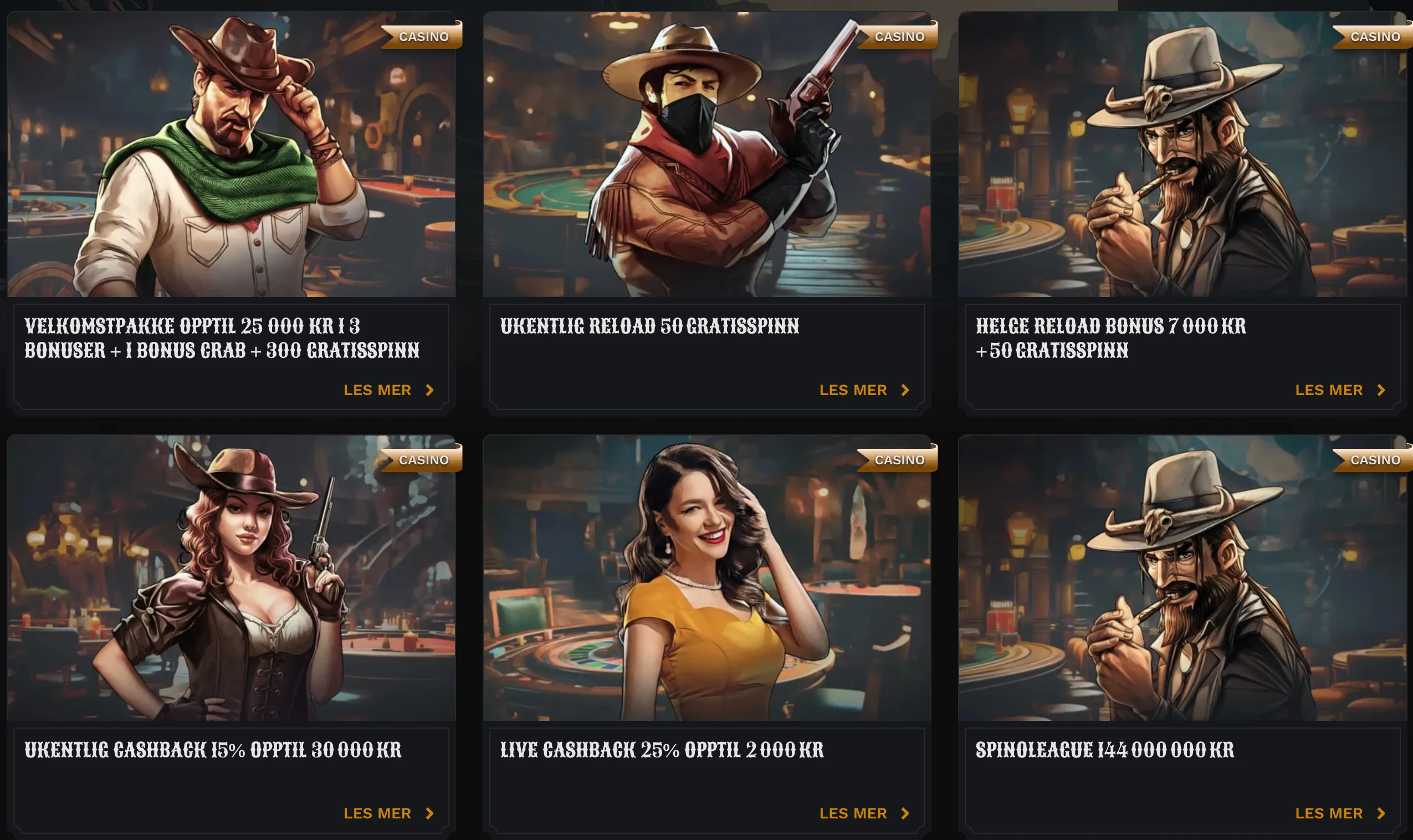The image size is (1413, 840).
Task: Select Les Mer on Live Cashback 25%
Action: pos(864,813)
